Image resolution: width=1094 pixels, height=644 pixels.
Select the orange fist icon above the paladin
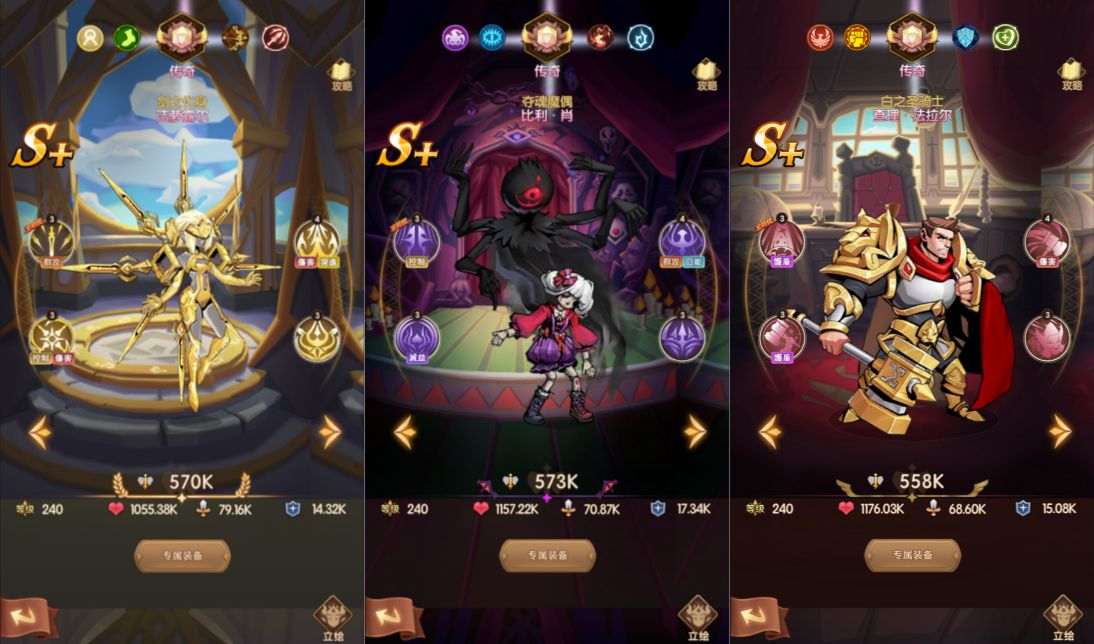(x=857, y=38)
